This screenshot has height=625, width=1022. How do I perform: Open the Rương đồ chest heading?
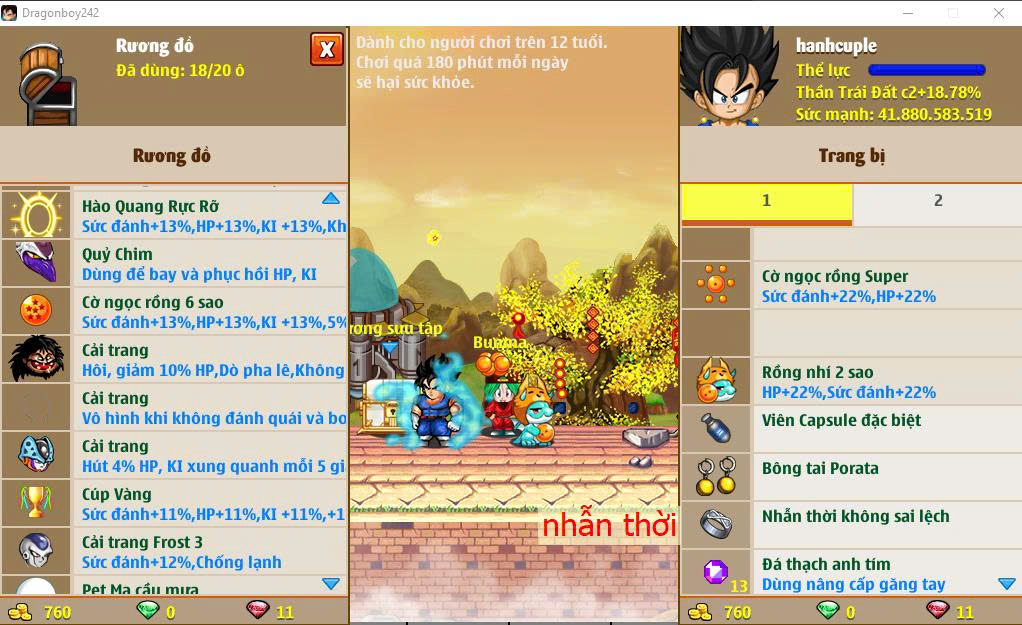click(x=172, y=156)
